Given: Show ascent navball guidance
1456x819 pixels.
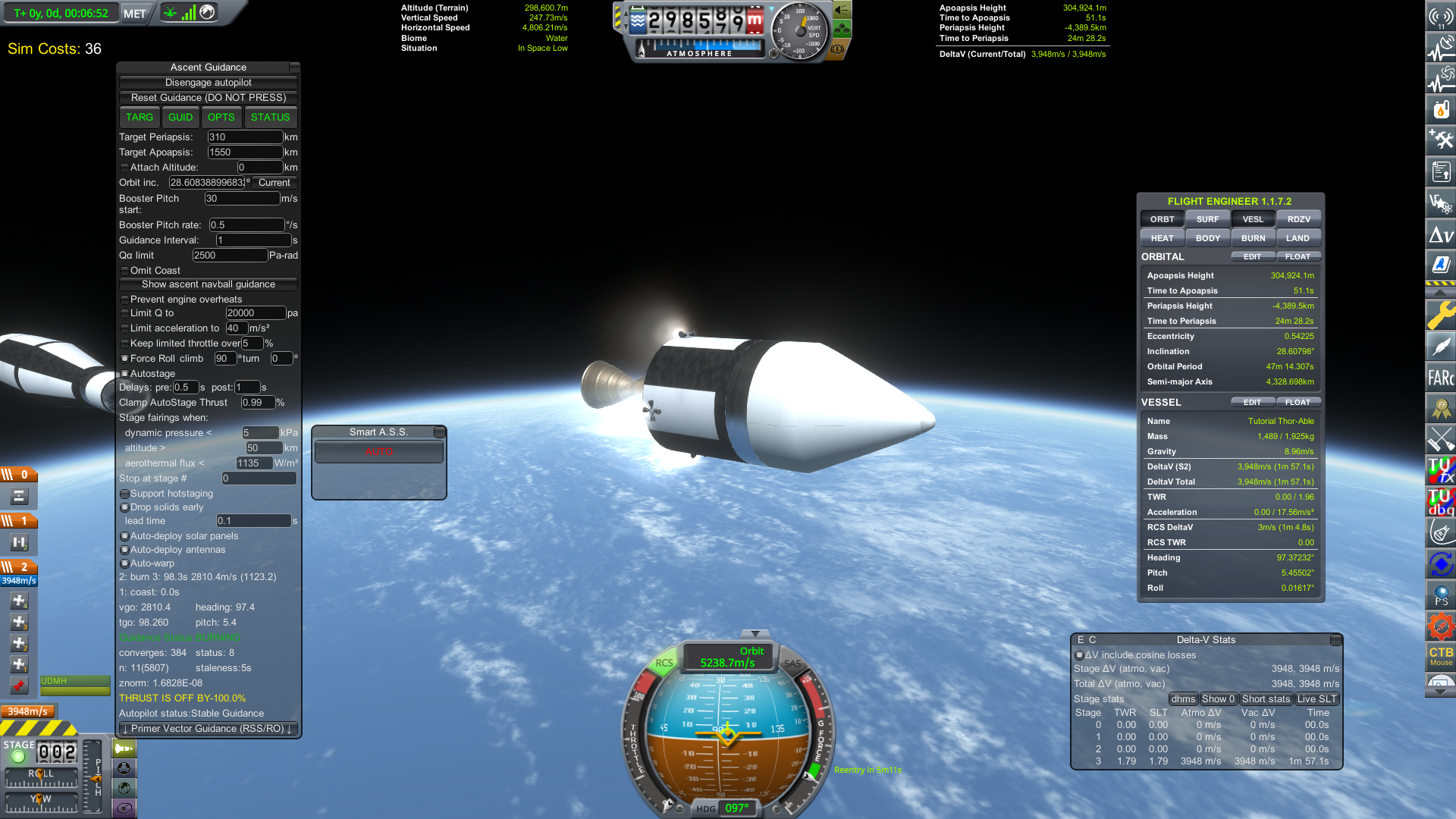Looking at the screenshot, I should pyautogui.click(x=209, y=284).
